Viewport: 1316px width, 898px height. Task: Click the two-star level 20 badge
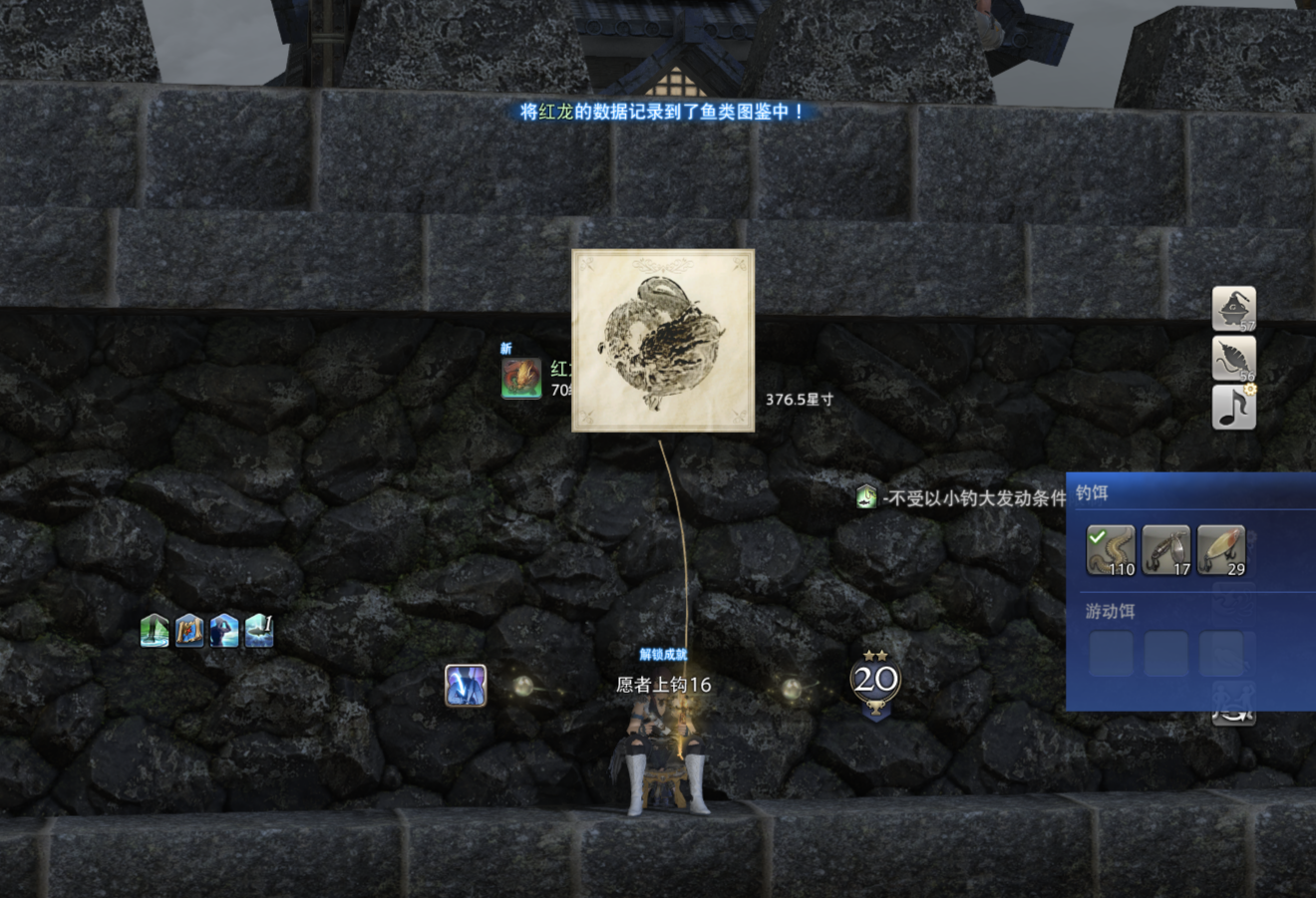(x=875, y=682)
